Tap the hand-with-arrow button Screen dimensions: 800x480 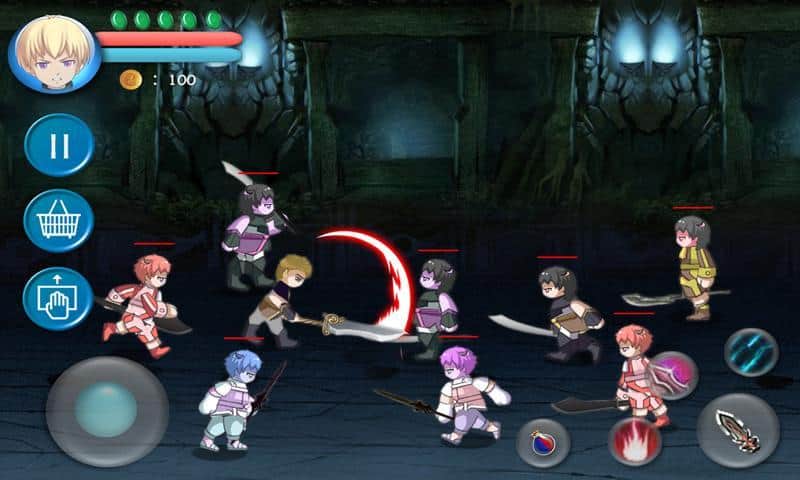(x=58, y=298)
